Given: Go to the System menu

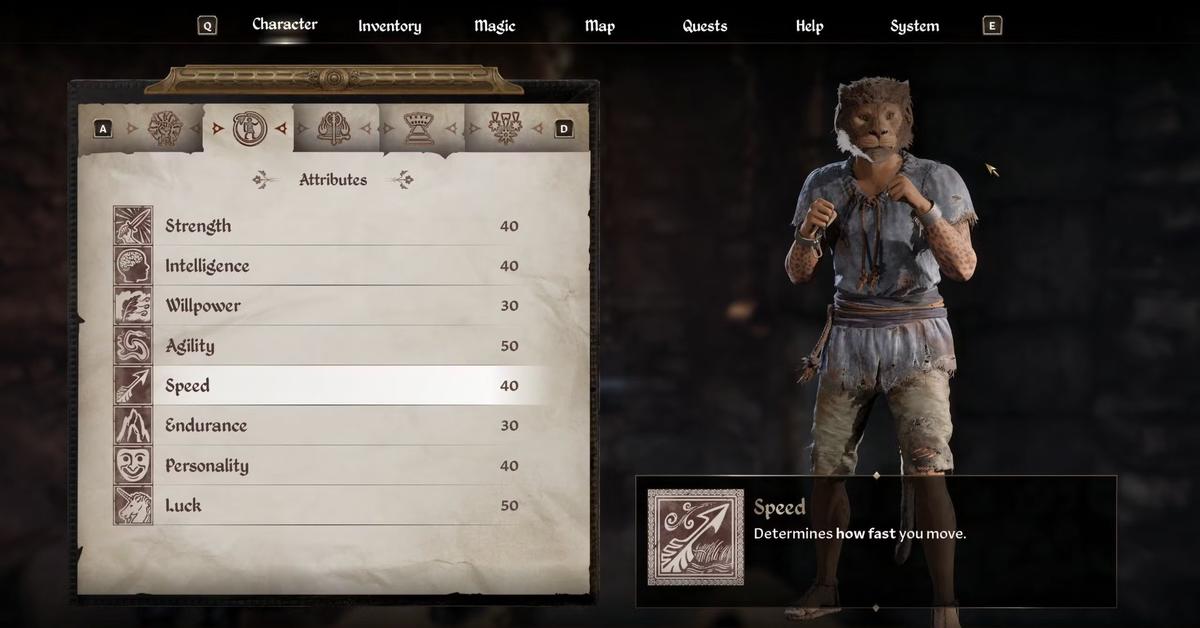Looking at the screenshot, I should [914, 26].
